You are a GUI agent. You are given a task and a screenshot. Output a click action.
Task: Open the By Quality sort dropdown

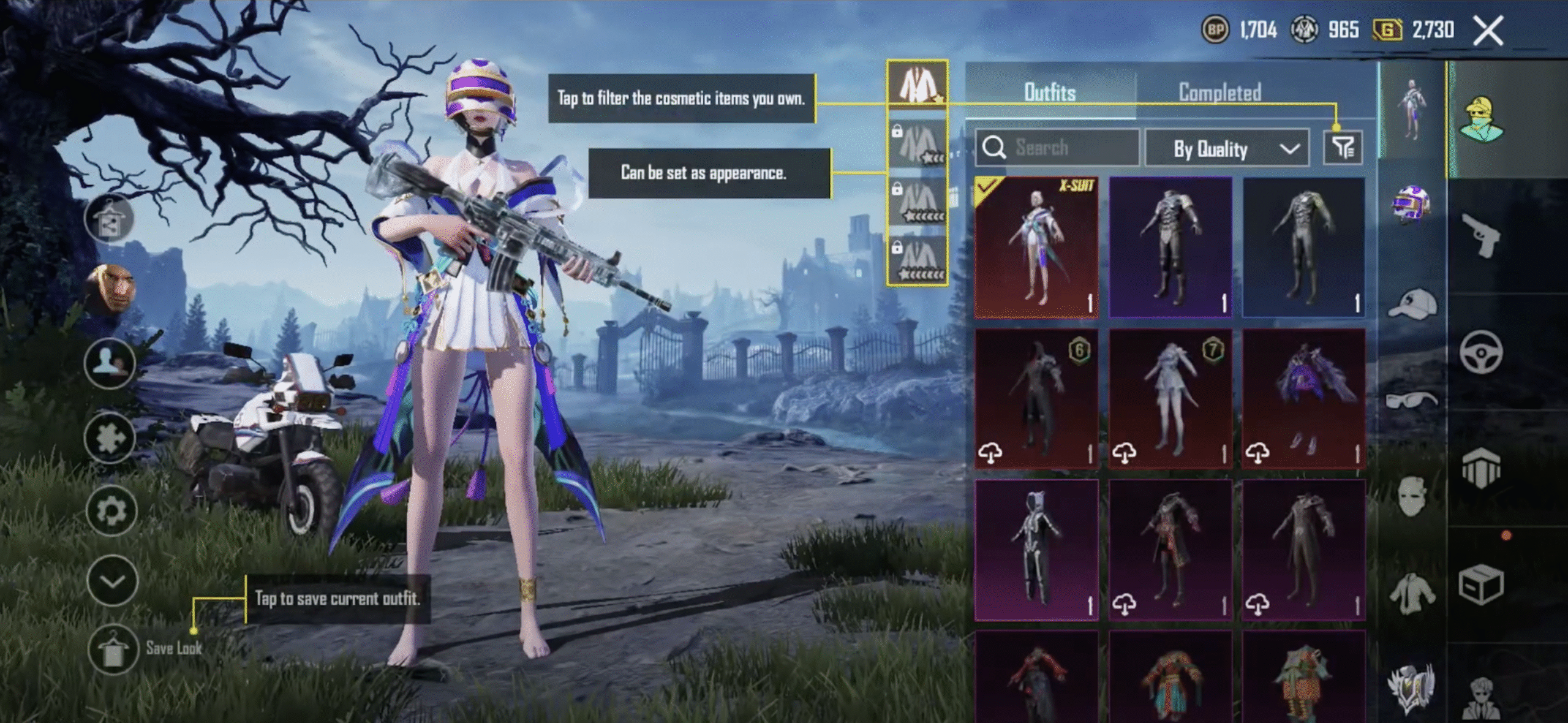(1227, 148)
